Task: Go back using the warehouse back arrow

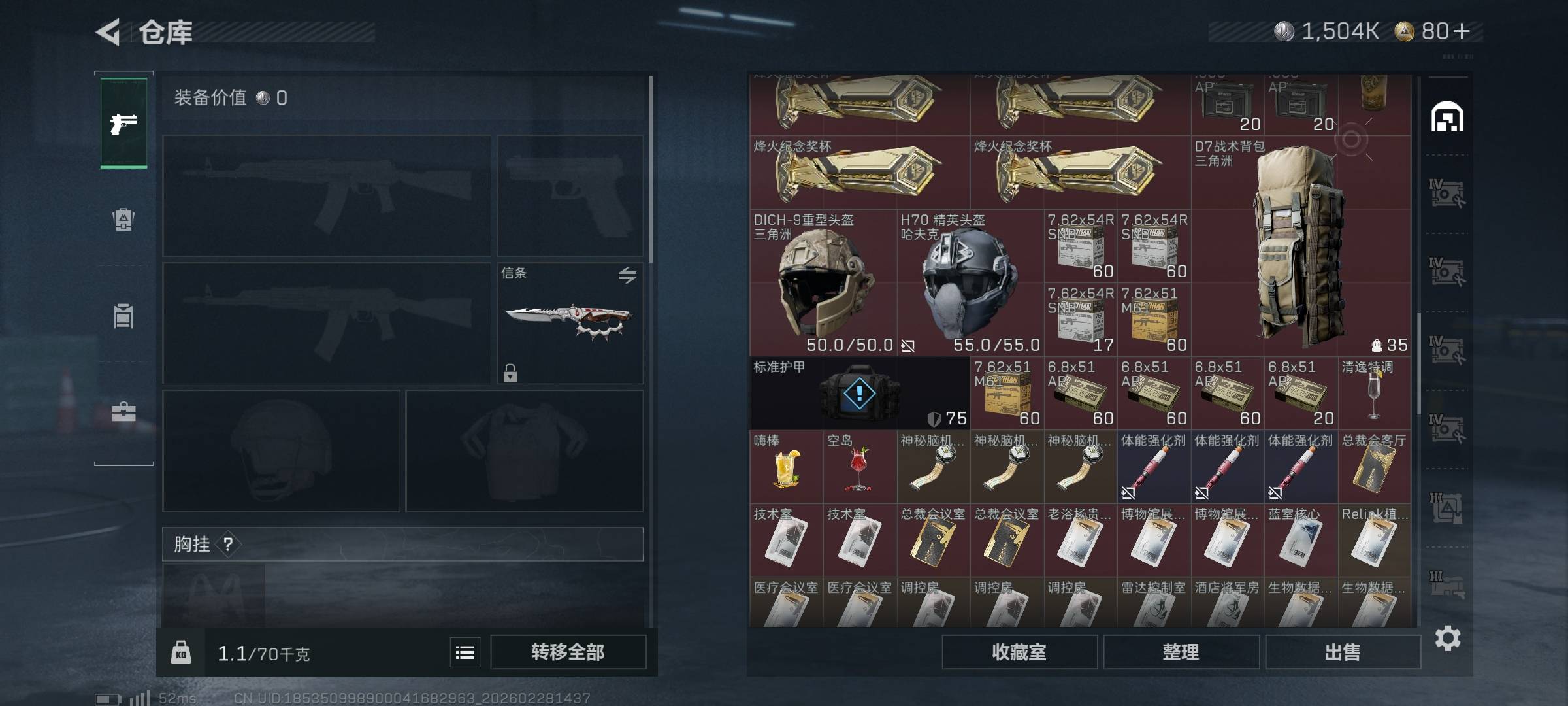Action: coord(109,32)
